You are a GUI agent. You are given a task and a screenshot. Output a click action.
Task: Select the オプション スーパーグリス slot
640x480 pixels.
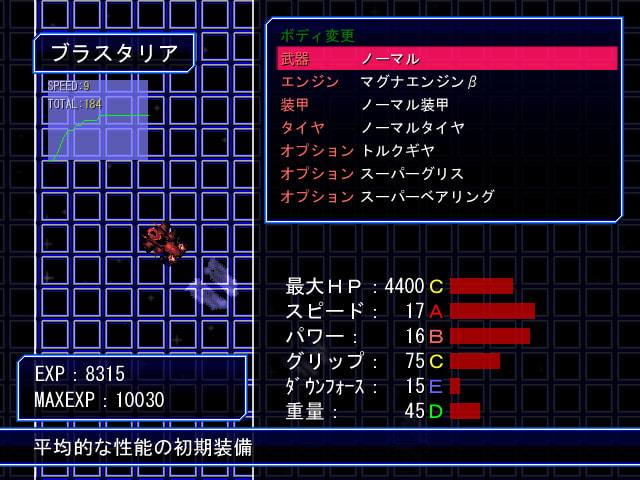446,174
